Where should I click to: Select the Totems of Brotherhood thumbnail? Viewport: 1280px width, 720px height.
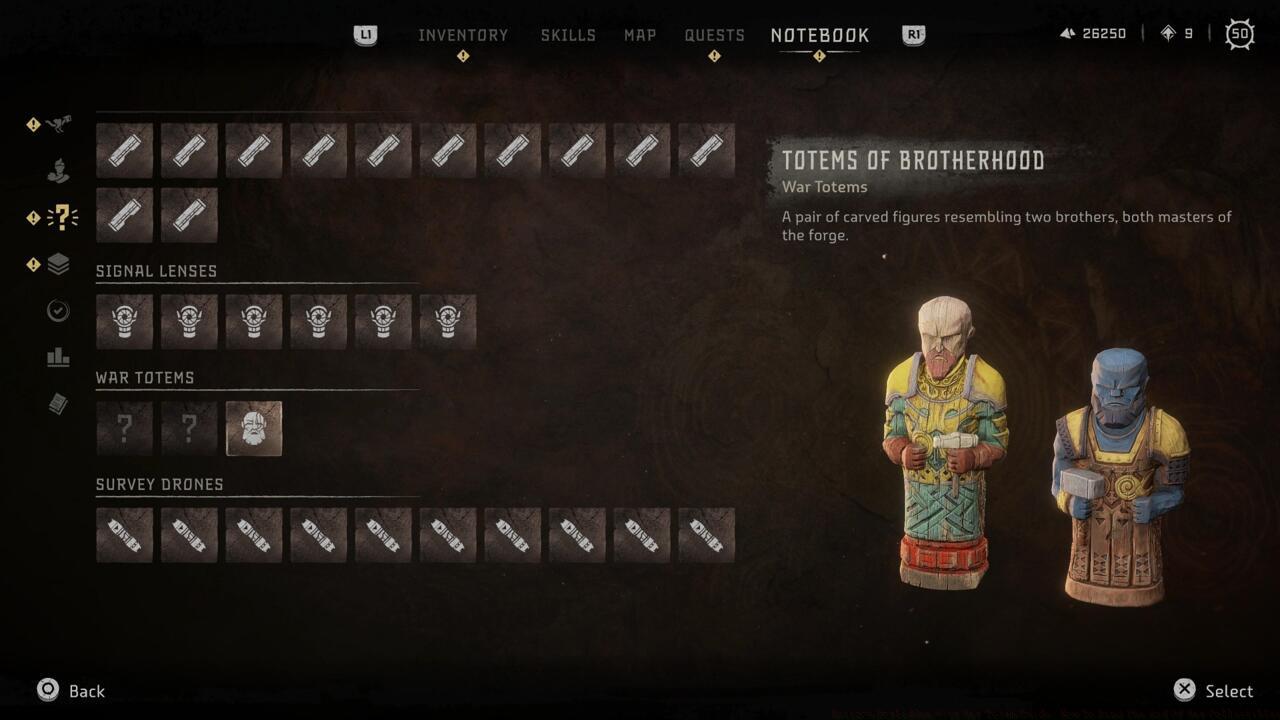click(x=254, y=428)
